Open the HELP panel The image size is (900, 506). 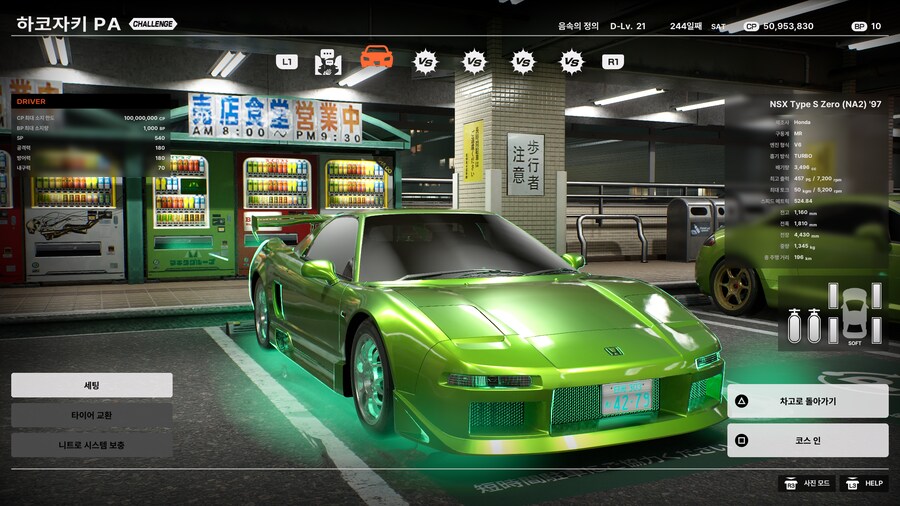point(863,483)
